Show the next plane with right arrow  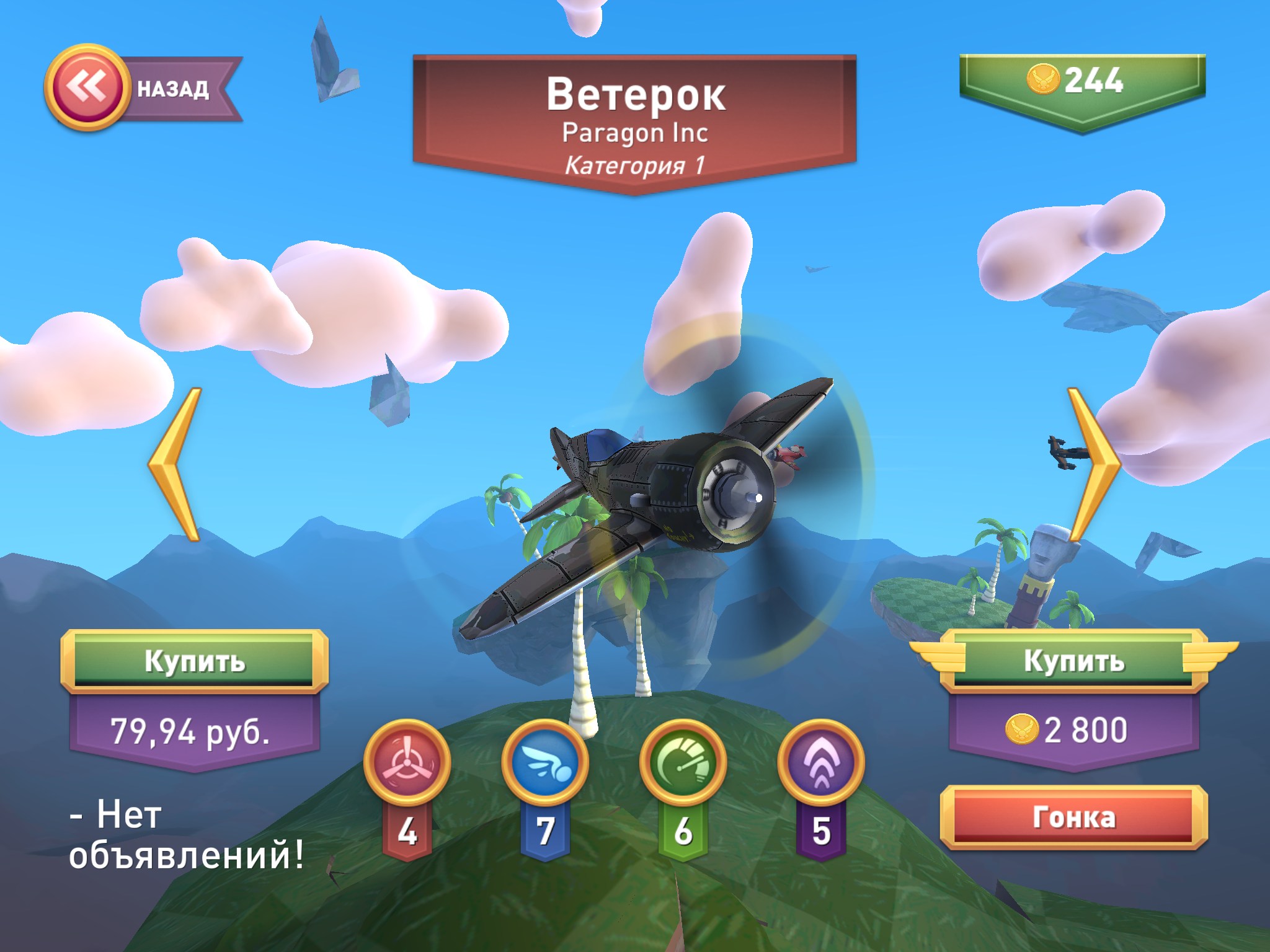click(1092, 464)
